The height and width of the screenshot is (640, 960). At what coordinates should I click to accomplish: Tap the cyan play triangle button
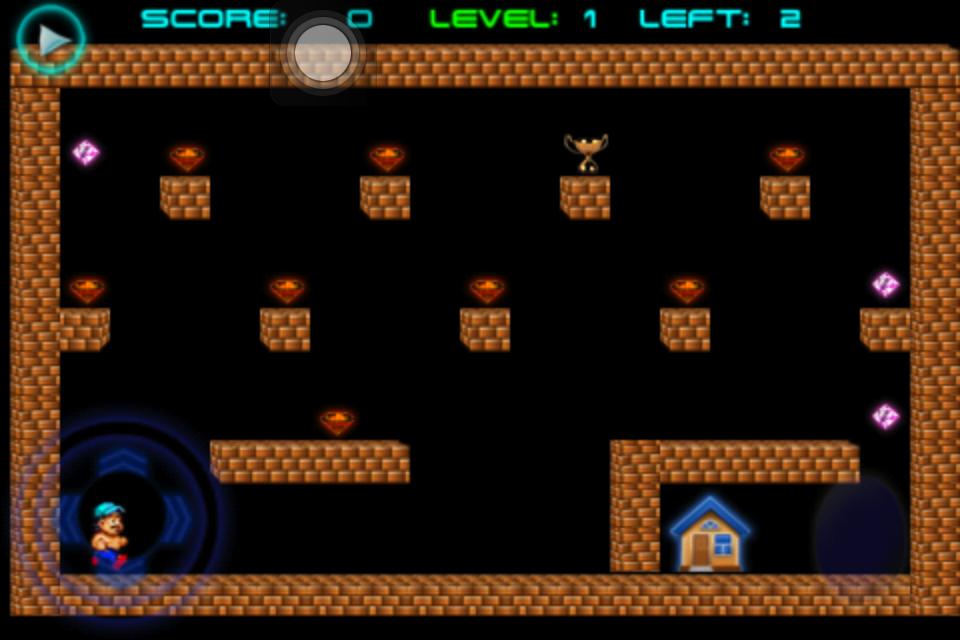[51, 39]
